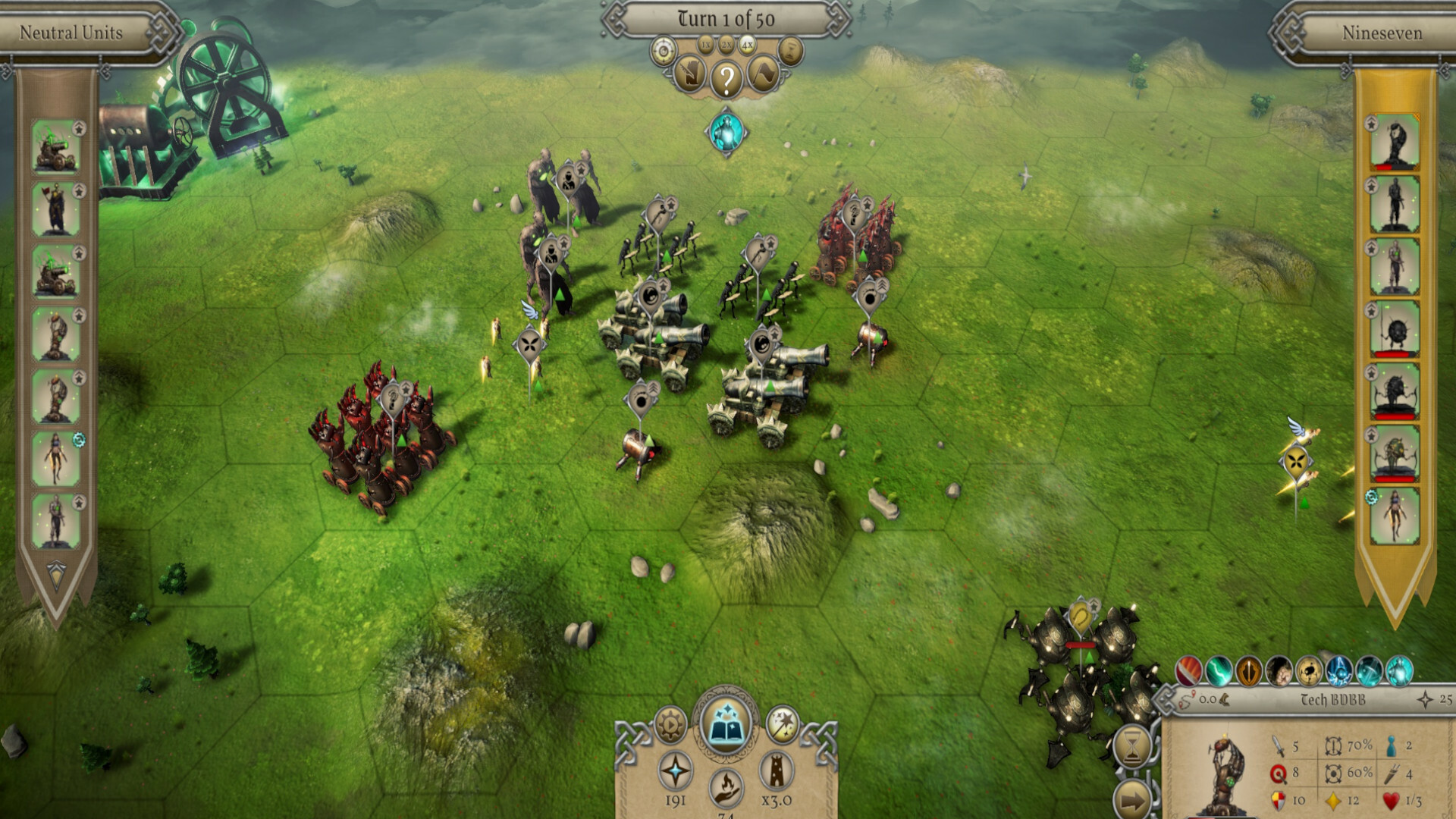This screenshot has height=819, width=1456.
Task: Click the Tech BDBB title plate
Action: point(1332,698)
